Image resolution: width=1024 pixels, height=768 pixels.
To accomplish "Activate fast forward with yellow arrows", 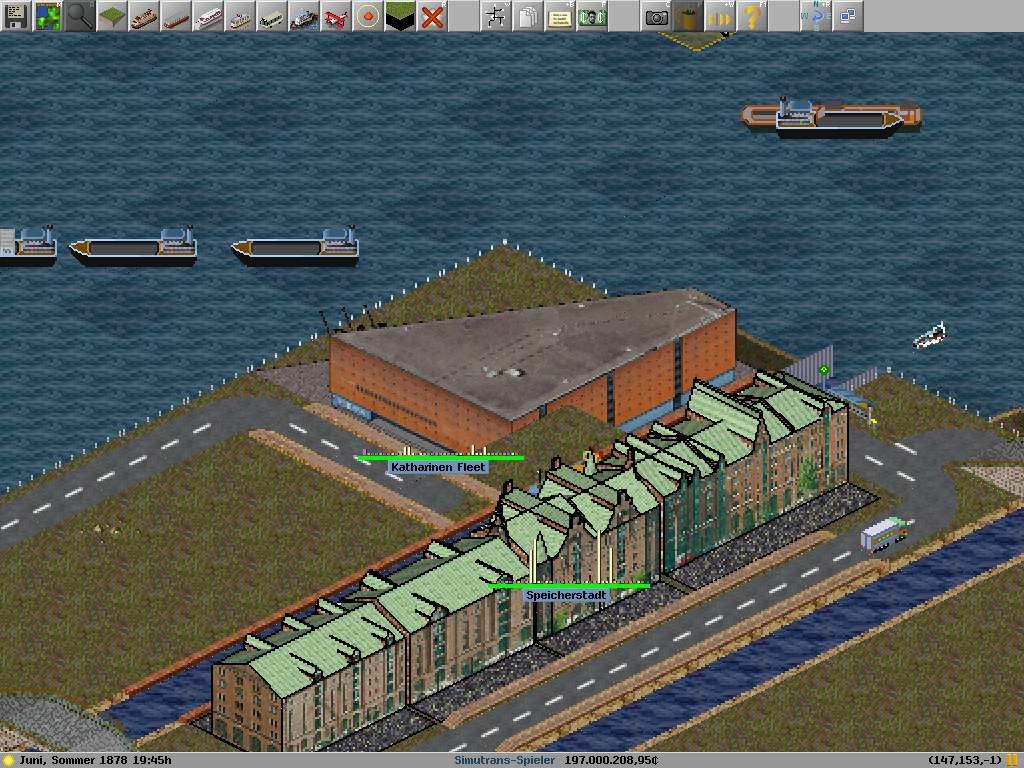I will [x=719, y=16].
